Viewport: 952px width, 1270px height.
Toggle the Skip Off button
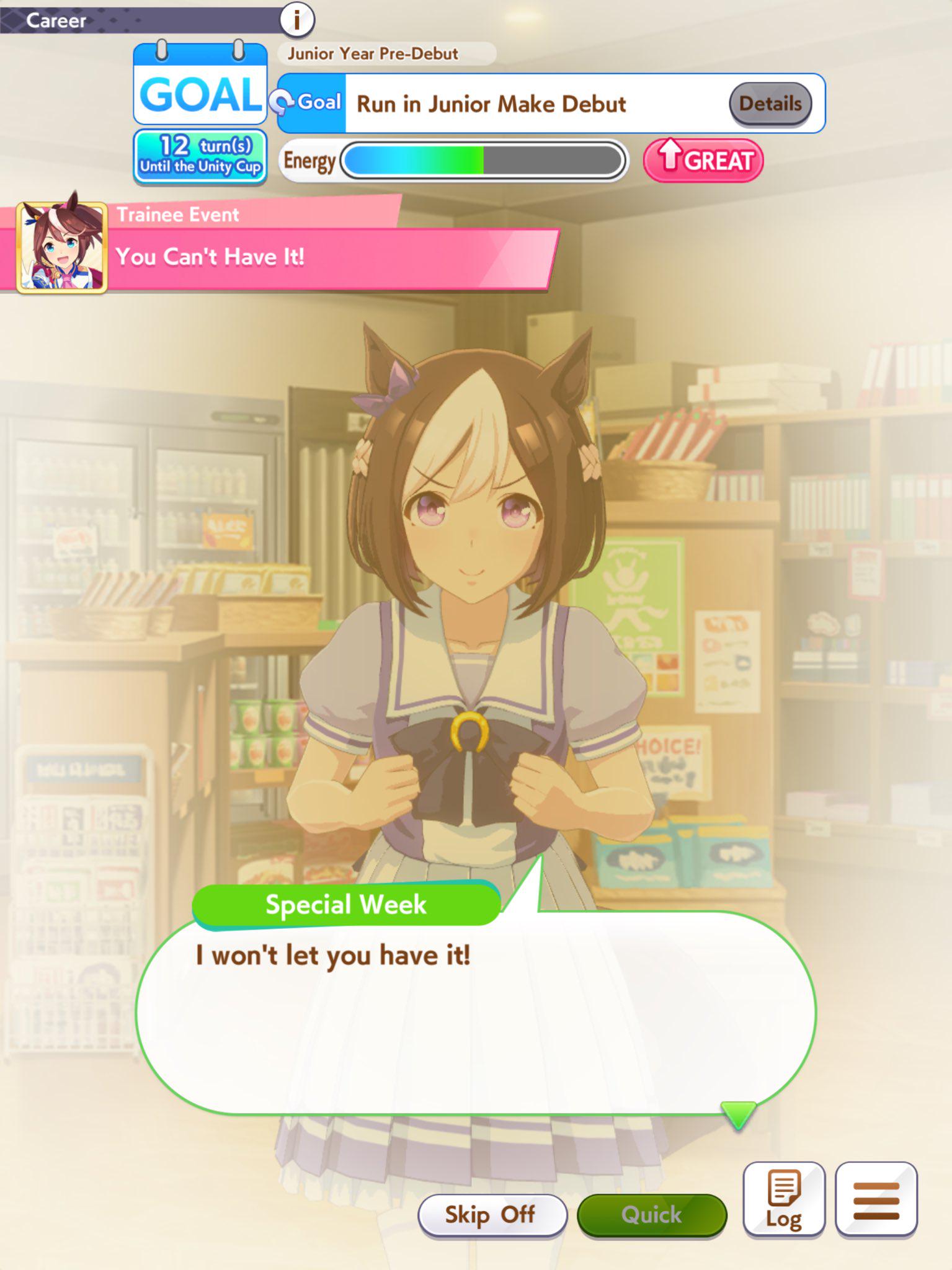492,1214
